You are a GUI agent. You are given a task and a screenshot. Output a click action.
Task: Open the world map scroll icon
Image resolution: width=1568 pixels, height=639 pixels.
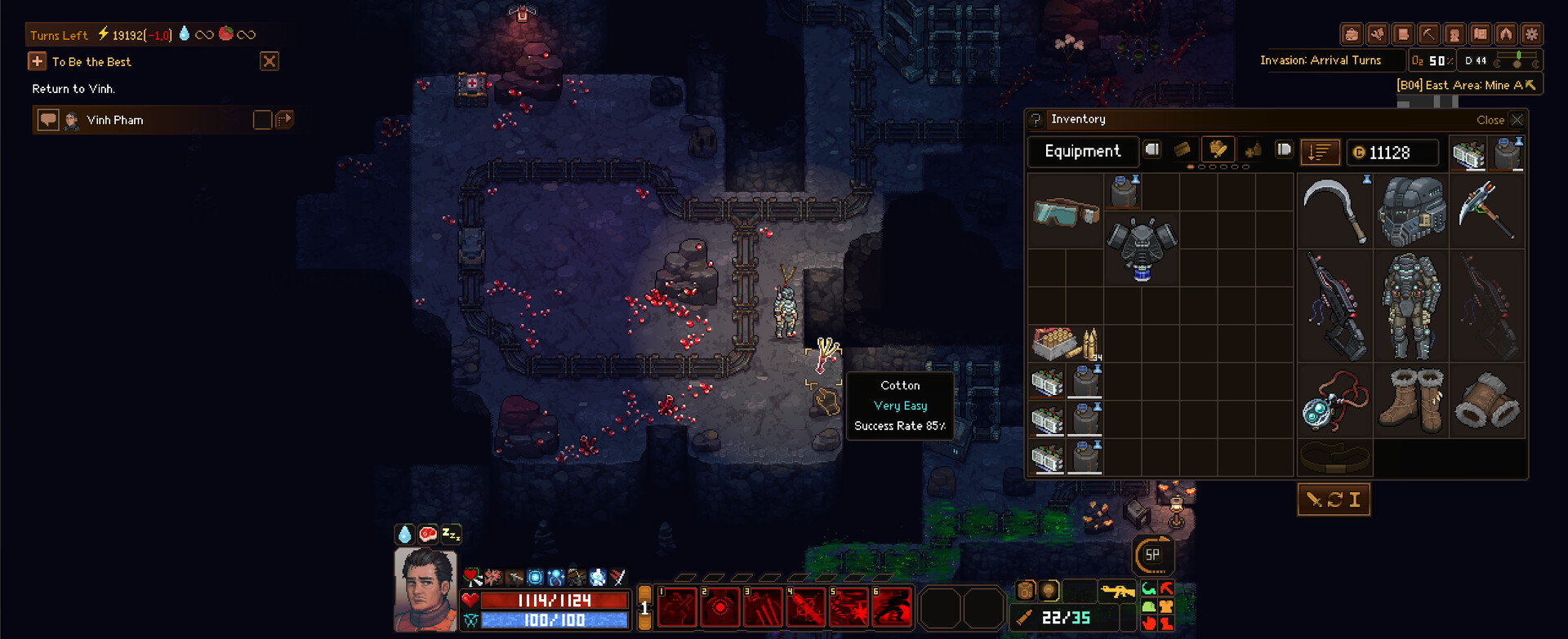(x=1401, y=33)
